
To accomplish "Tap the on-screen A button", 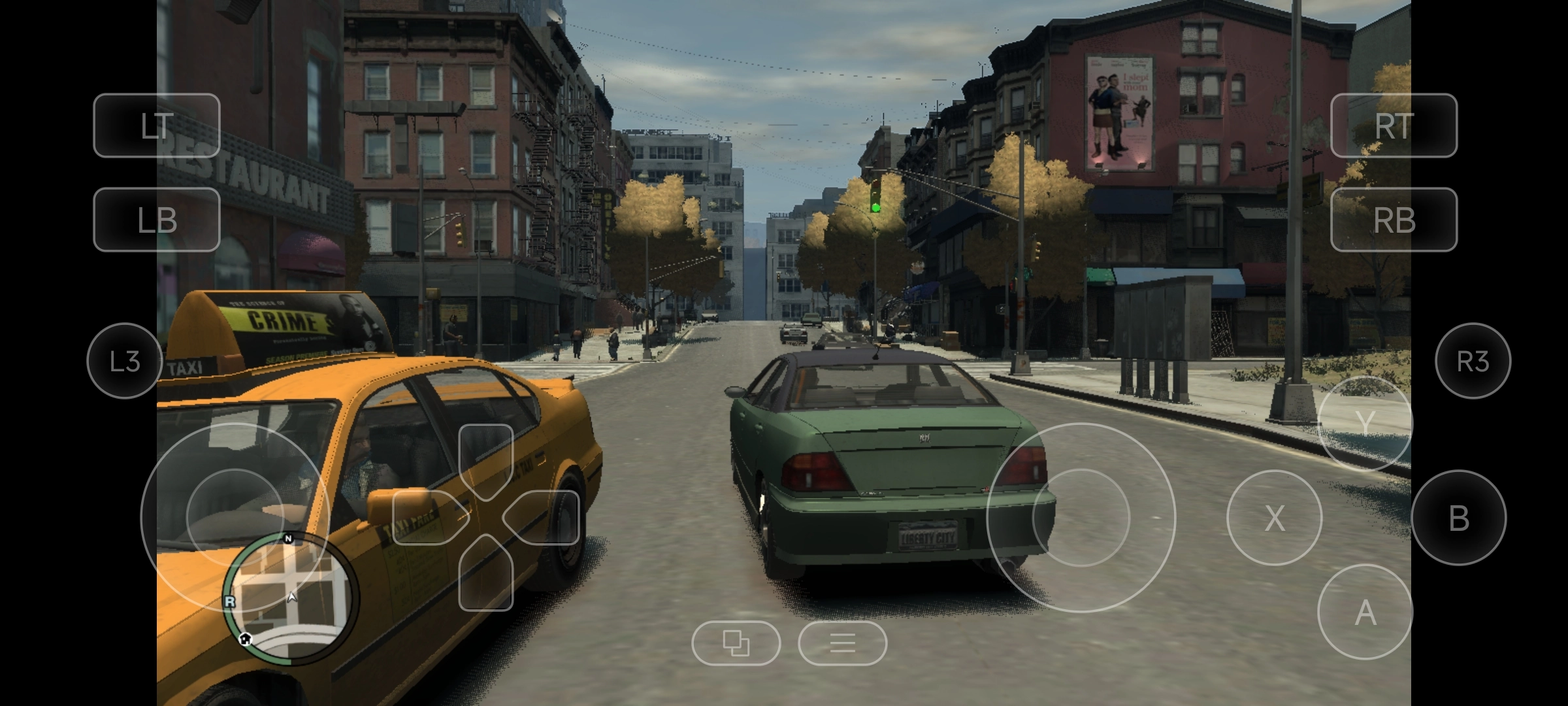I will point(1365,612).
